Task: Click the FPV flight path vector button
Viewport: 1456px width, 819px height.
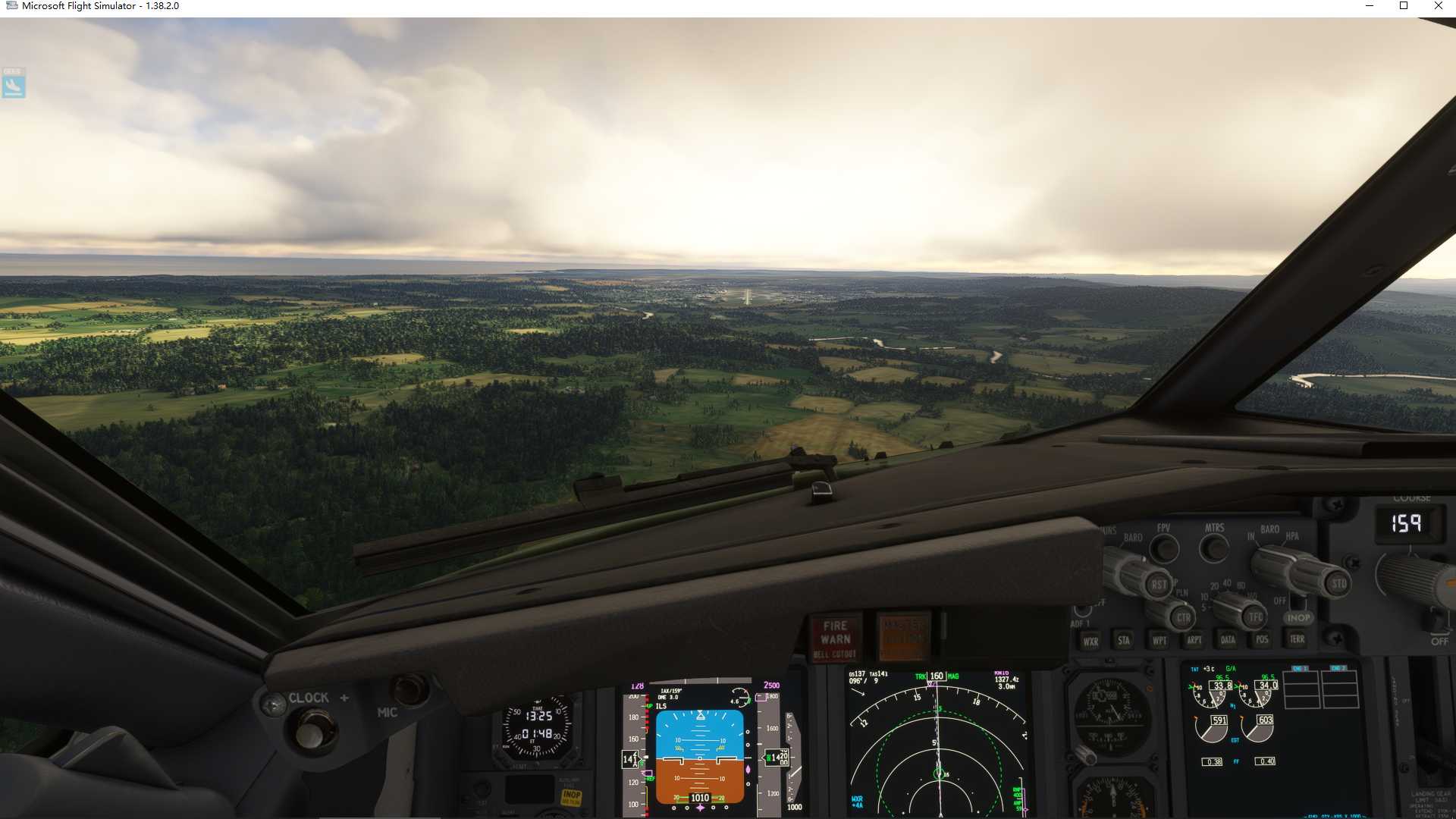Action: 1164,548
